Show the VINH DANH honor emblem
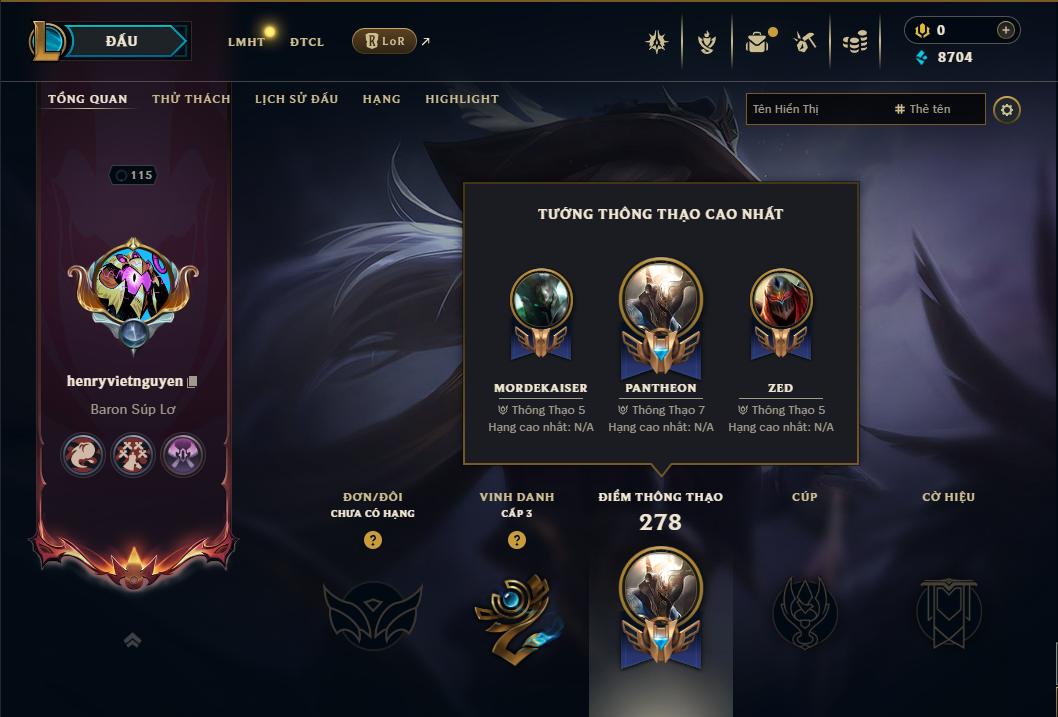 point(516,614)
